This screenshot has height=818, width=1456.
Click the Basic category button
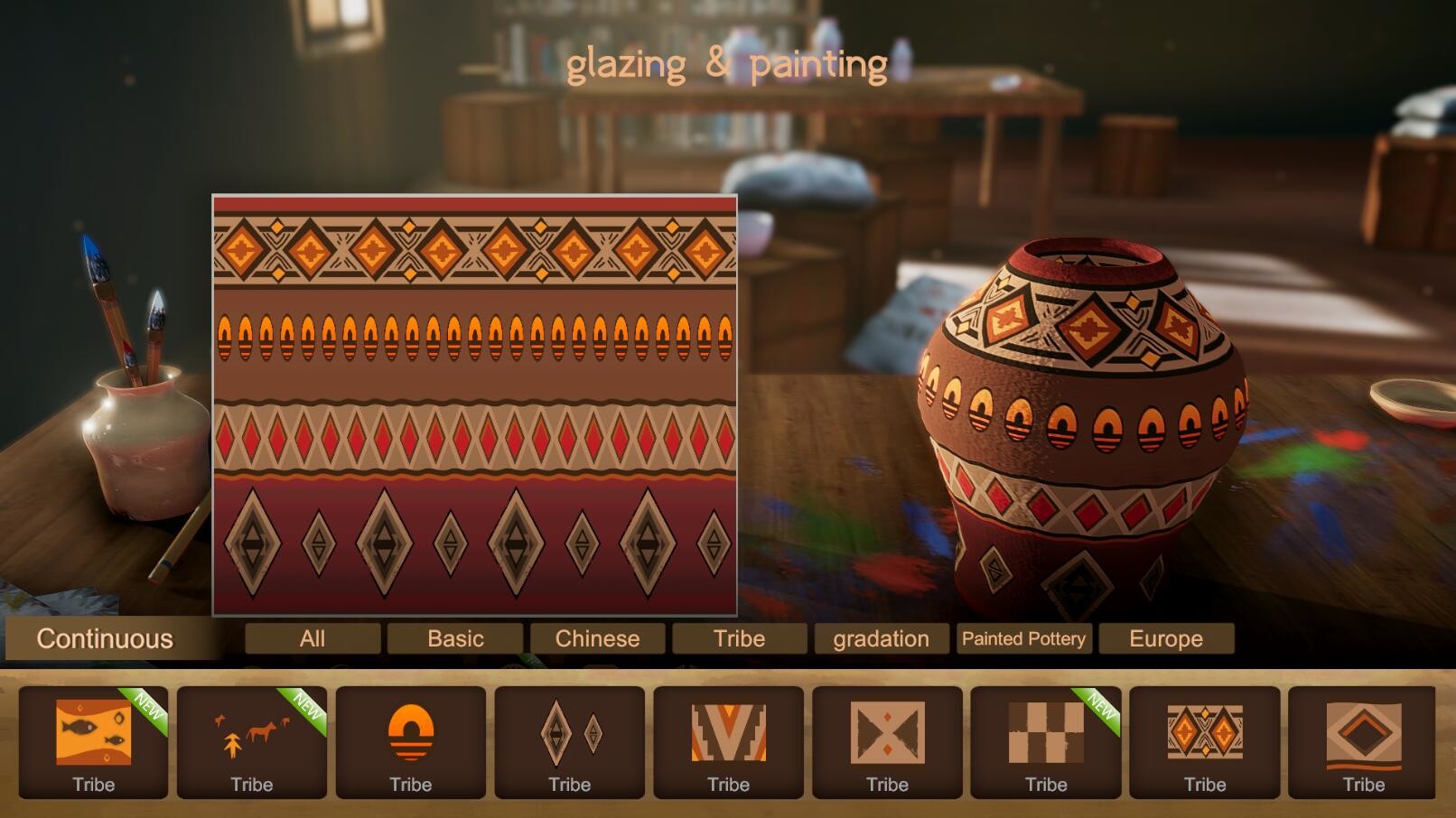coord(455,638)
